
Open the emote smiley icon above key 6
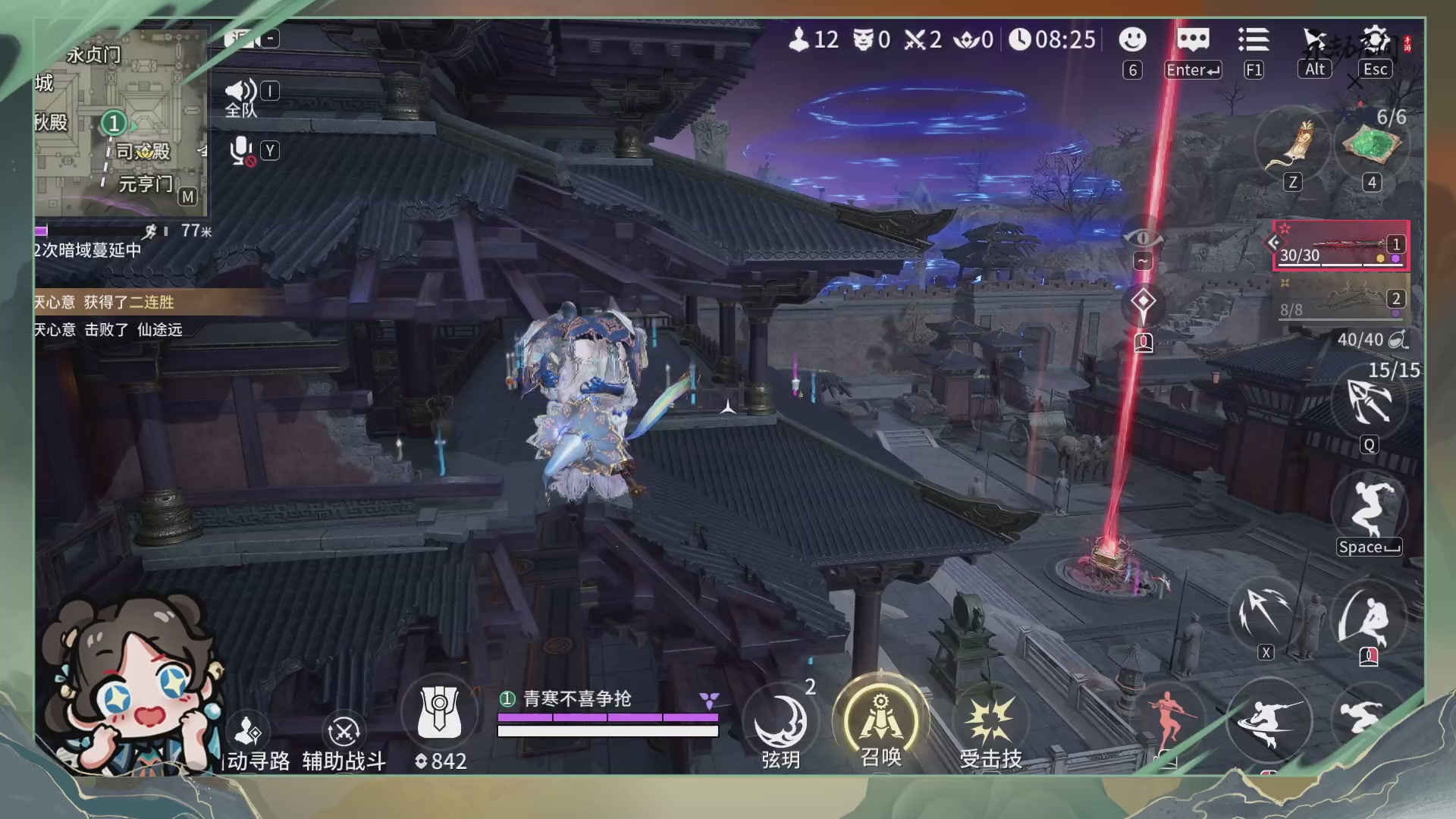(x=1132, y=39)
